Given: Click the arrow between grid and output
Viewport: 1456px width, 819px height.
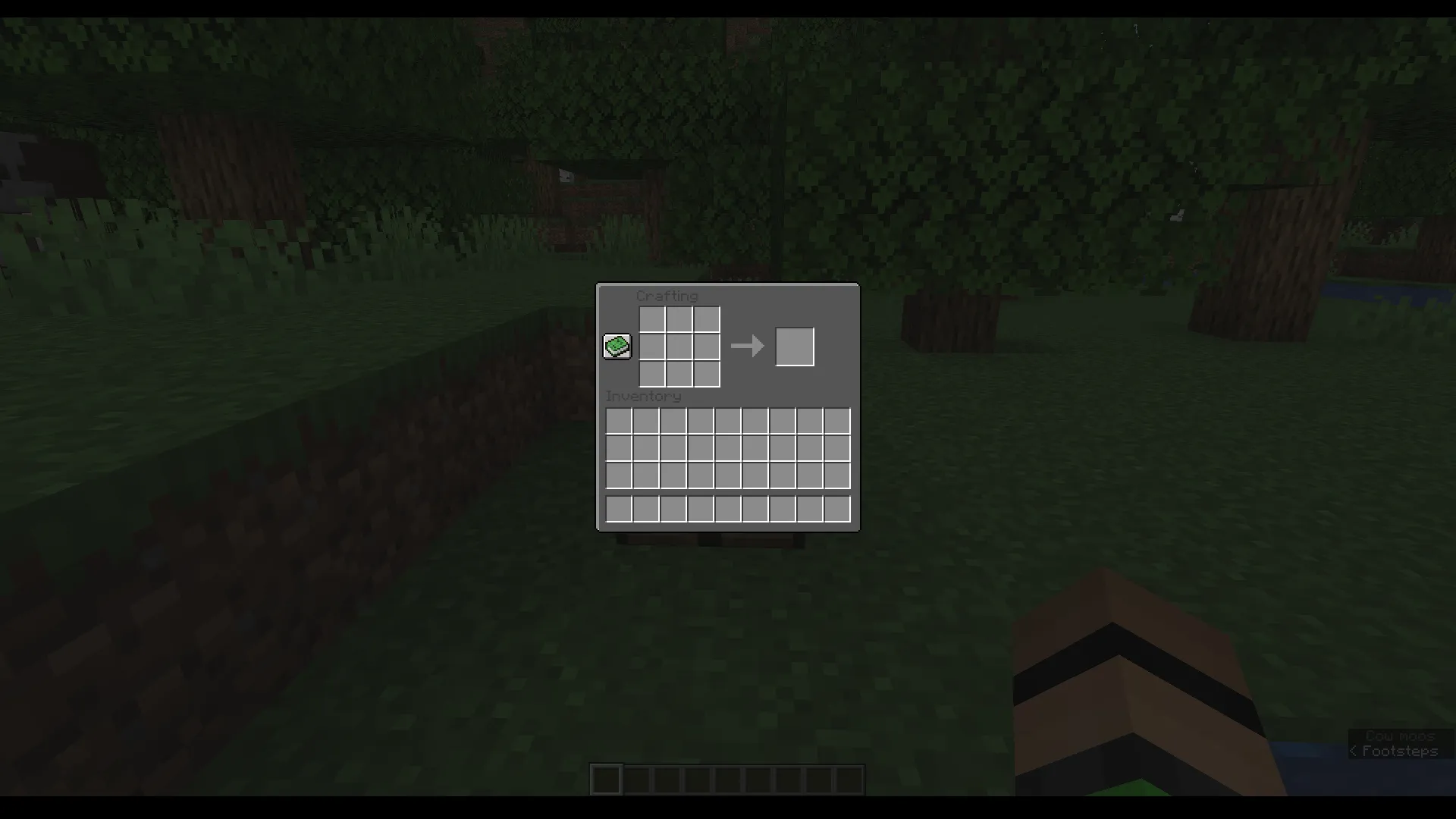Looking at the screenshot, I should click(747, 347).
